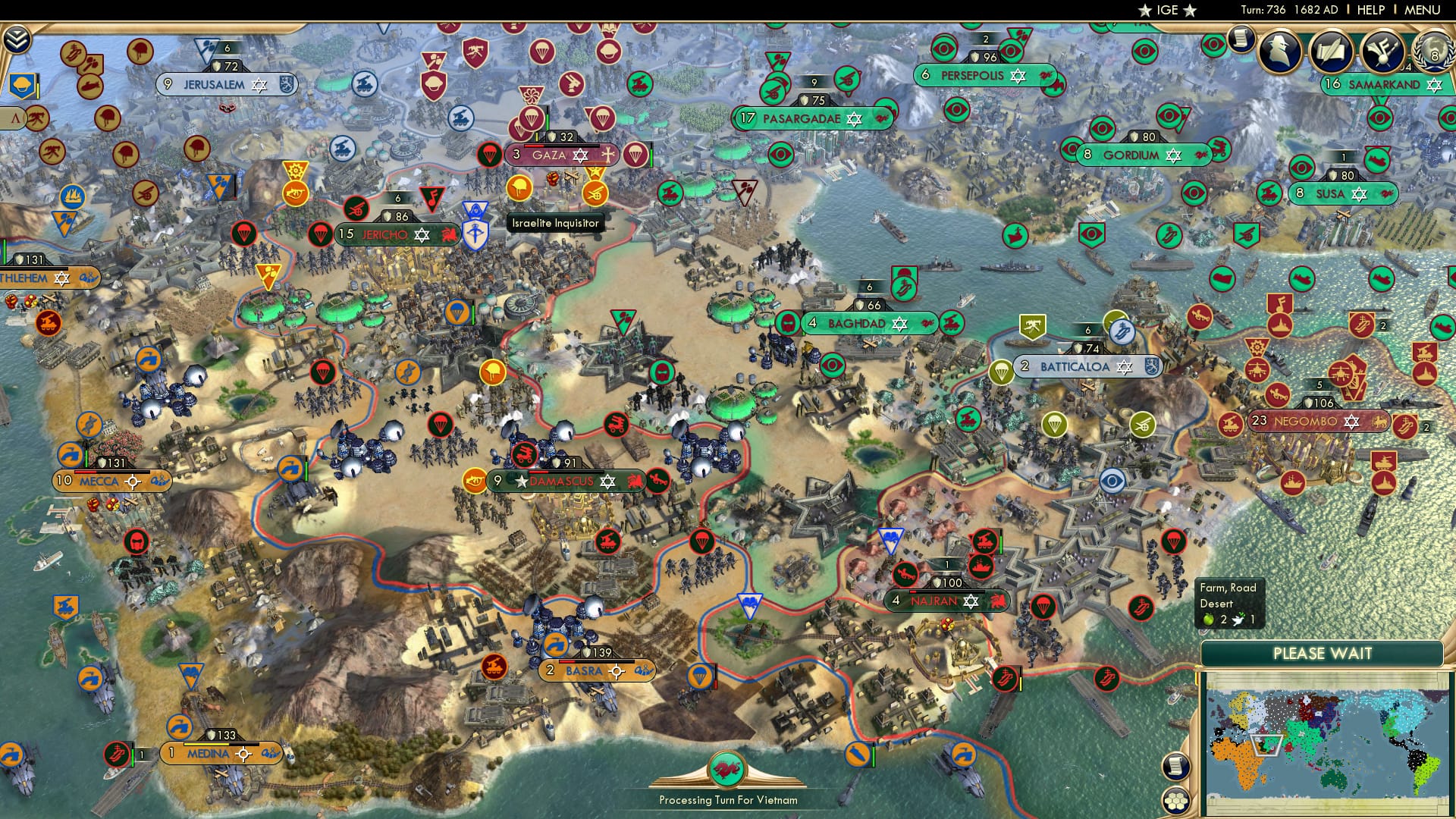Open the notification scroll icon at top right

point(1241,39)
